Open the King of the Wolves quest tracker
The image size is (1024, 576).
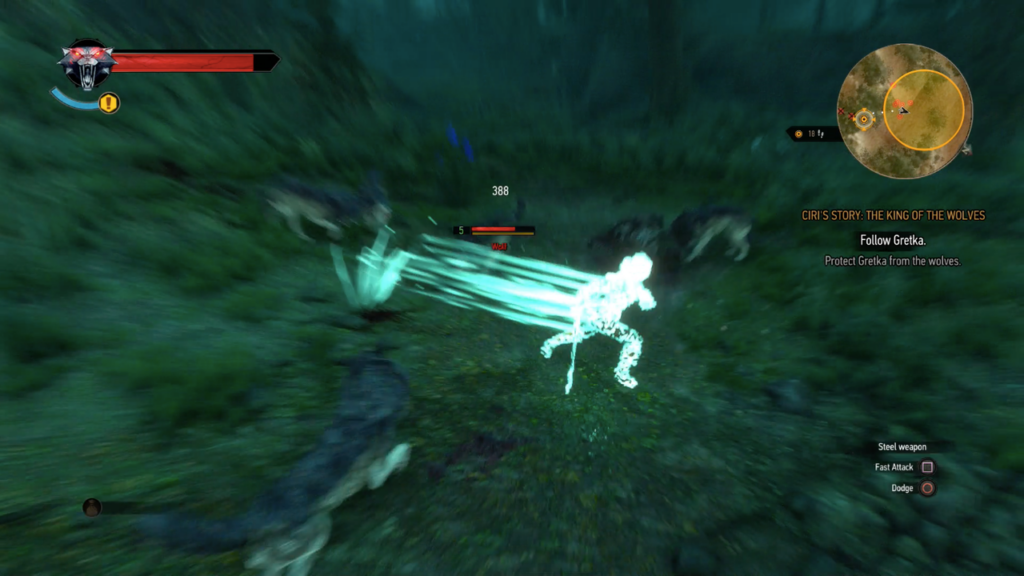point(893,215)
